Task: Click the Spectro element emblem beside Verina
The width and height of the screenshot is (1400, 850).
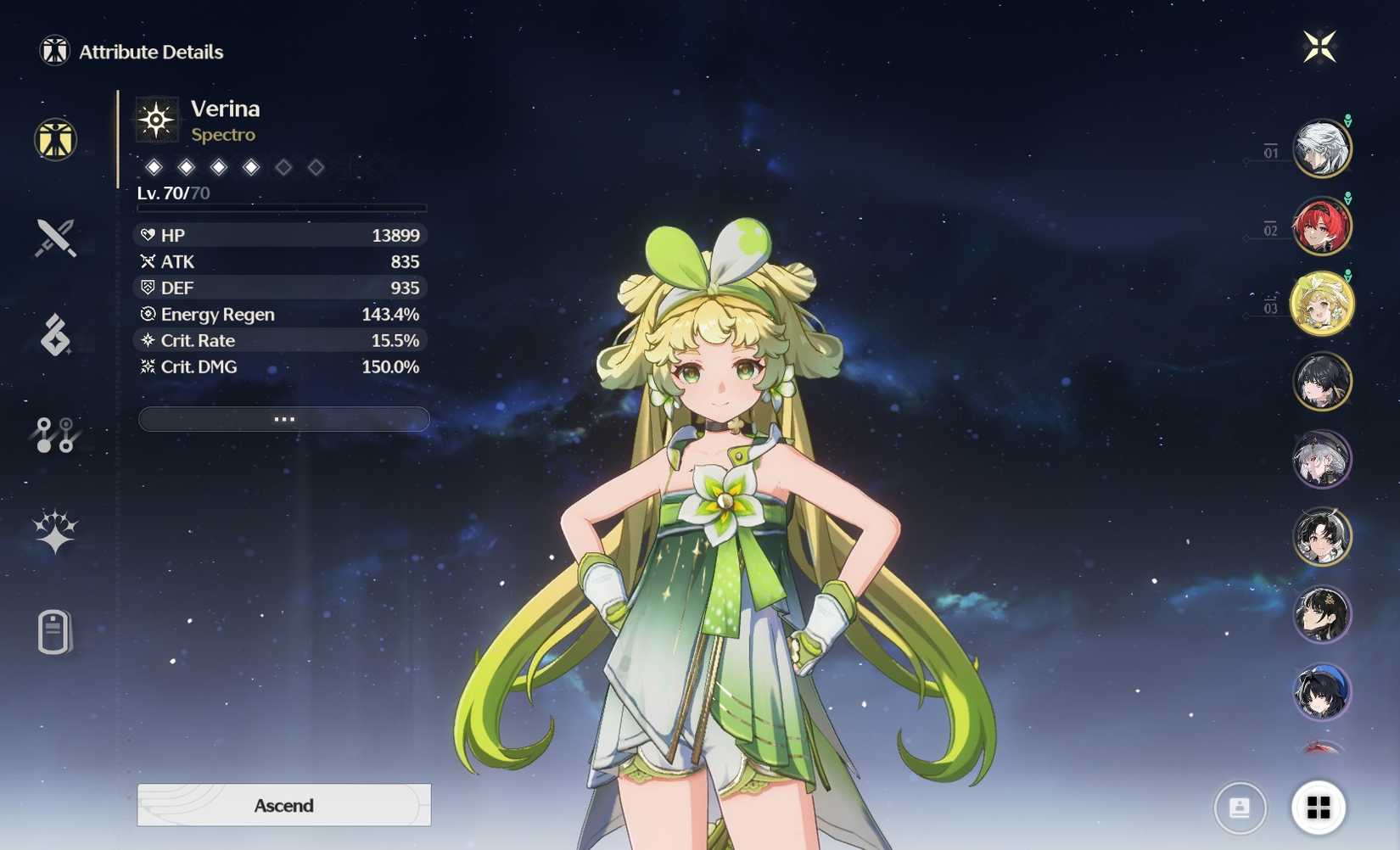Action: (x=156, y=119)
